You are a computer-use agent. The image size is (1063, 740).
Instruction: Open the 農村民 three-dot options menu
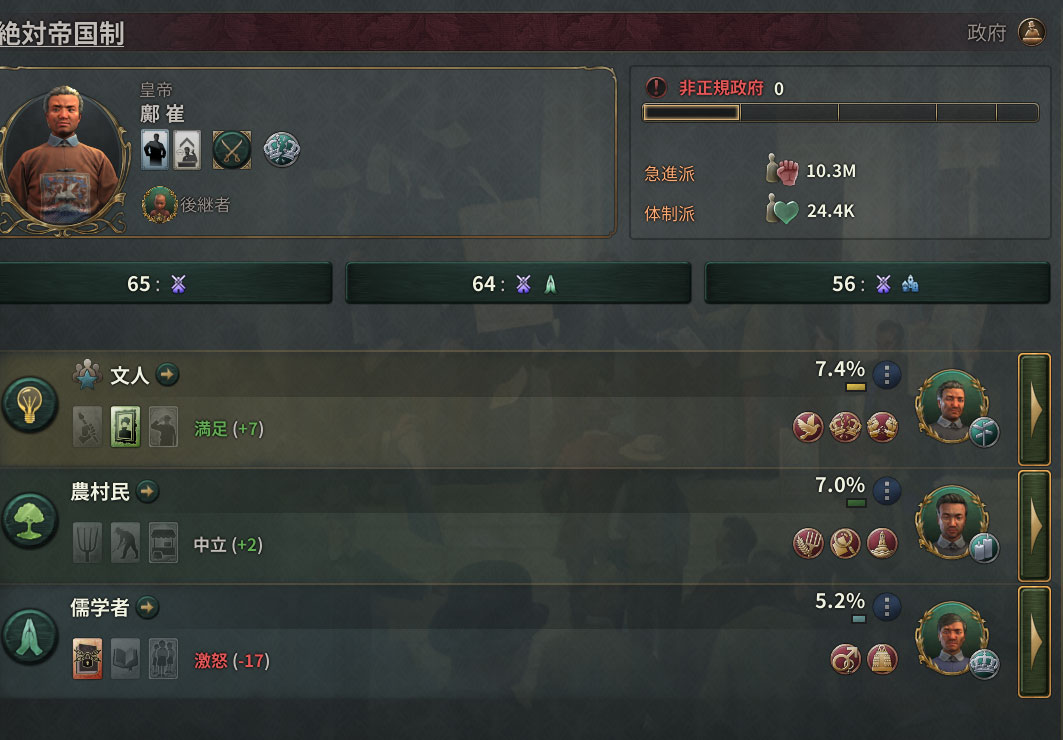[887, 491]
